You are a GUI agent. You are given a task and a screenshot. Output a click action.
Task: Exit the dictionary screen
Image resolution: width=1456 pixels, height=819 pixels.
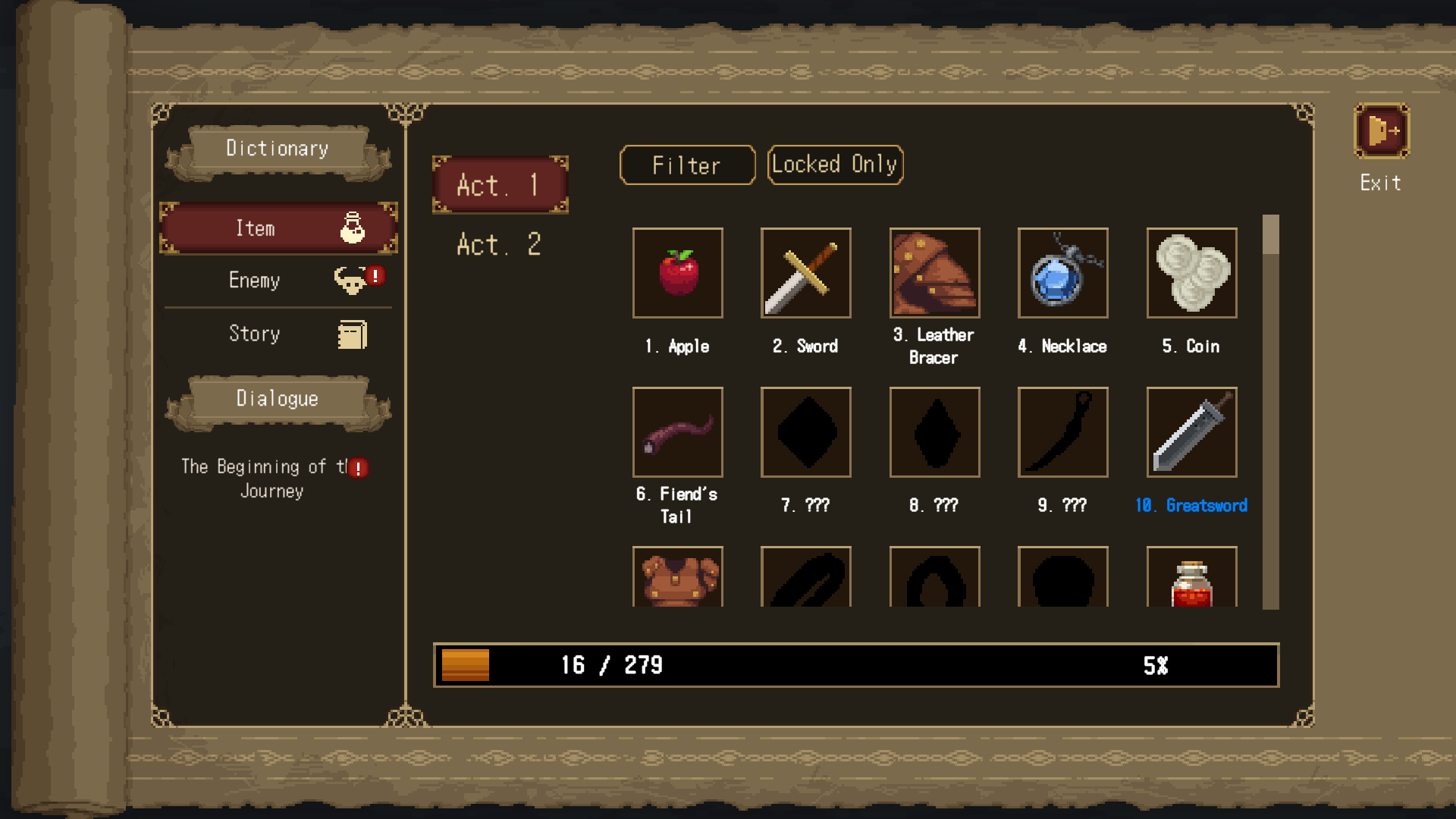point(1381,132)
